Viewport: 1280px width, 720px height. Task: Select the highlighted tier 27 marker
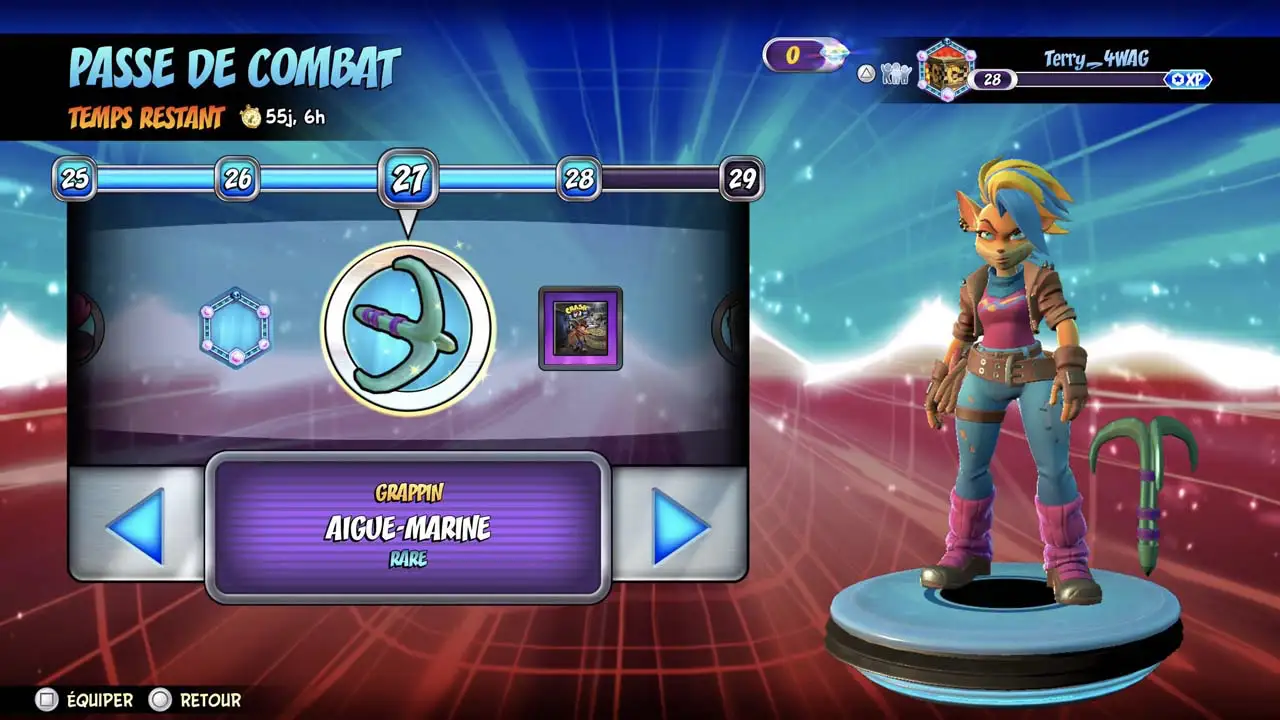pos(408,179)
